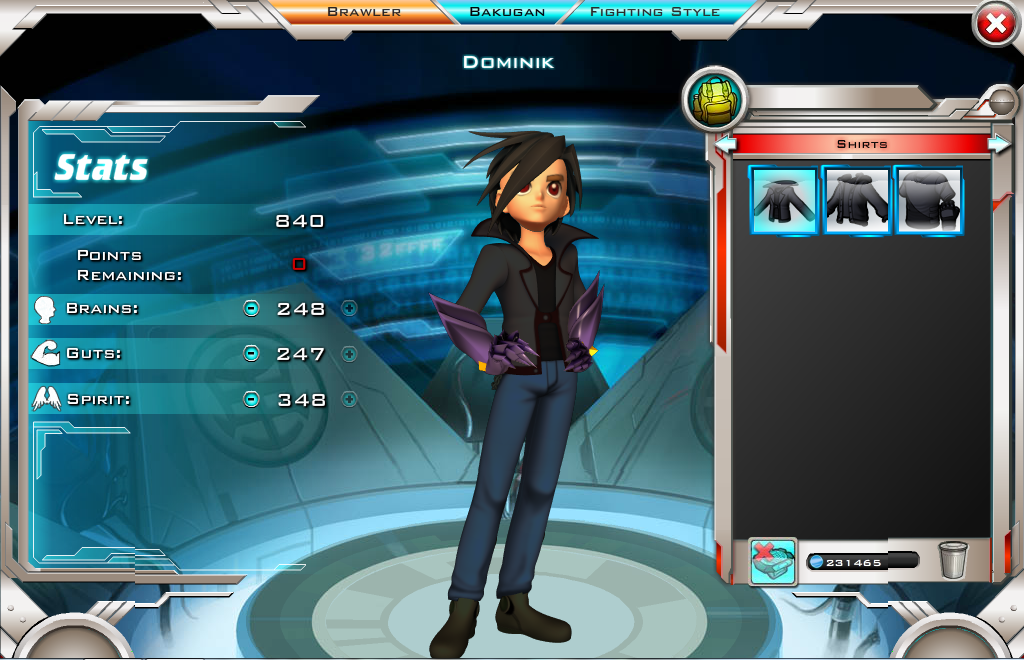Increase the Spirit stat
This screenshot has width=1024, height=660.
(349, 399)
